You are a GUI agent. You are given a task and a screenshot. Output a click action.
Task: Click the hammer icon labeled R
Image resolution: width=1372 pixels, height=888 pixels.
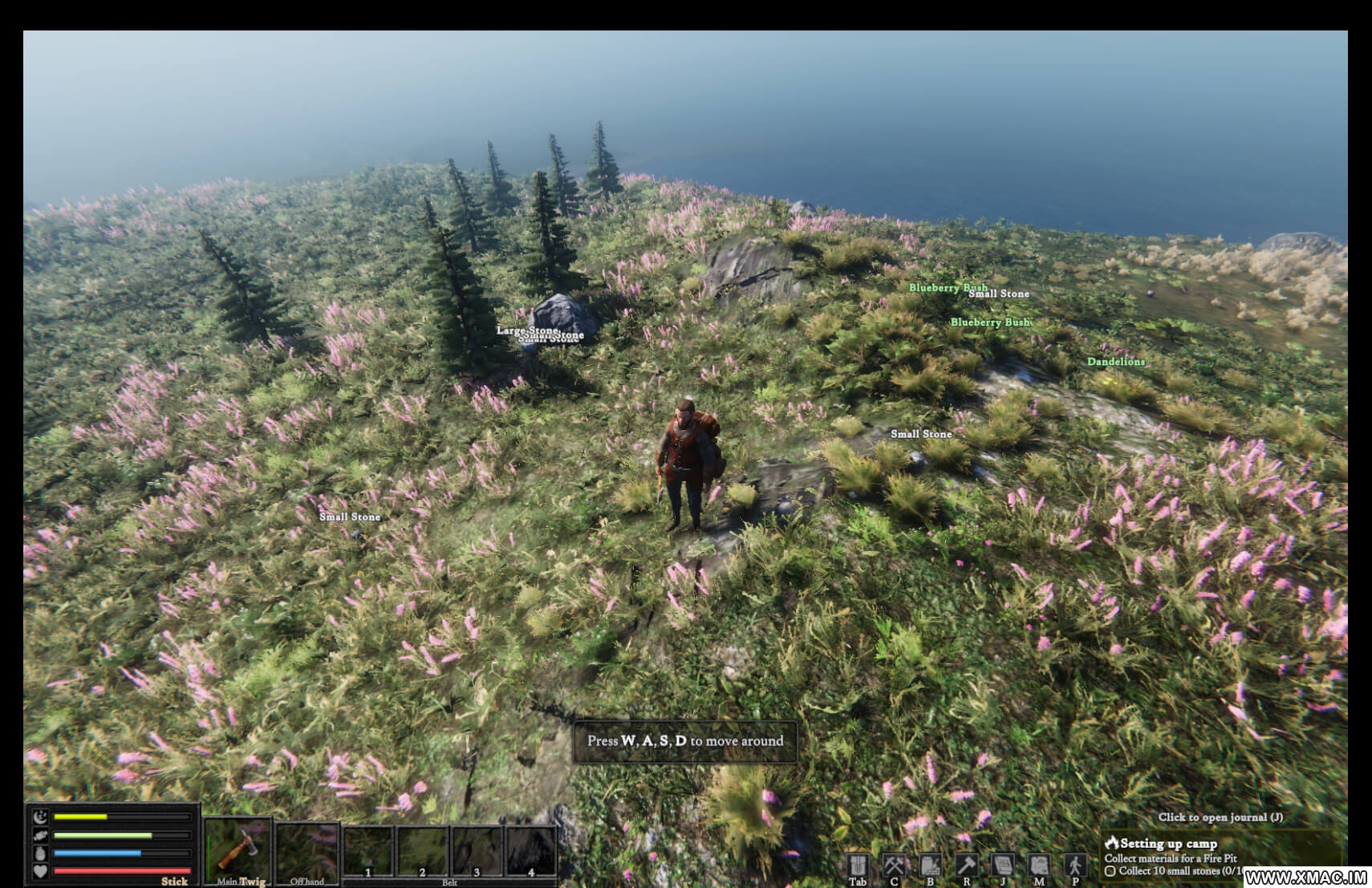point(966,866)
